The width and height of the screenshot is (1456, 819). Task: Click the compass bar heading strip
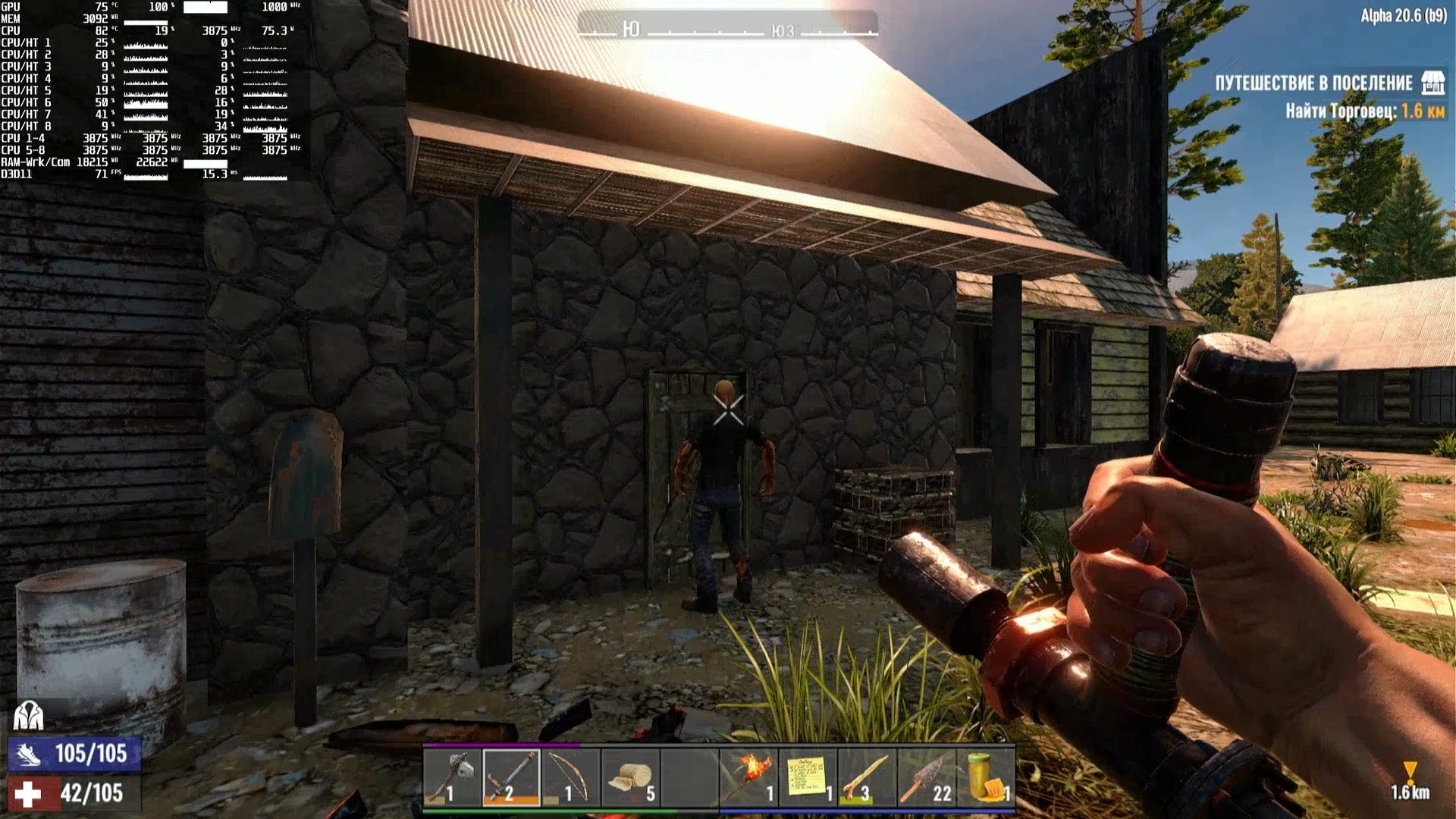pos(727,30)
